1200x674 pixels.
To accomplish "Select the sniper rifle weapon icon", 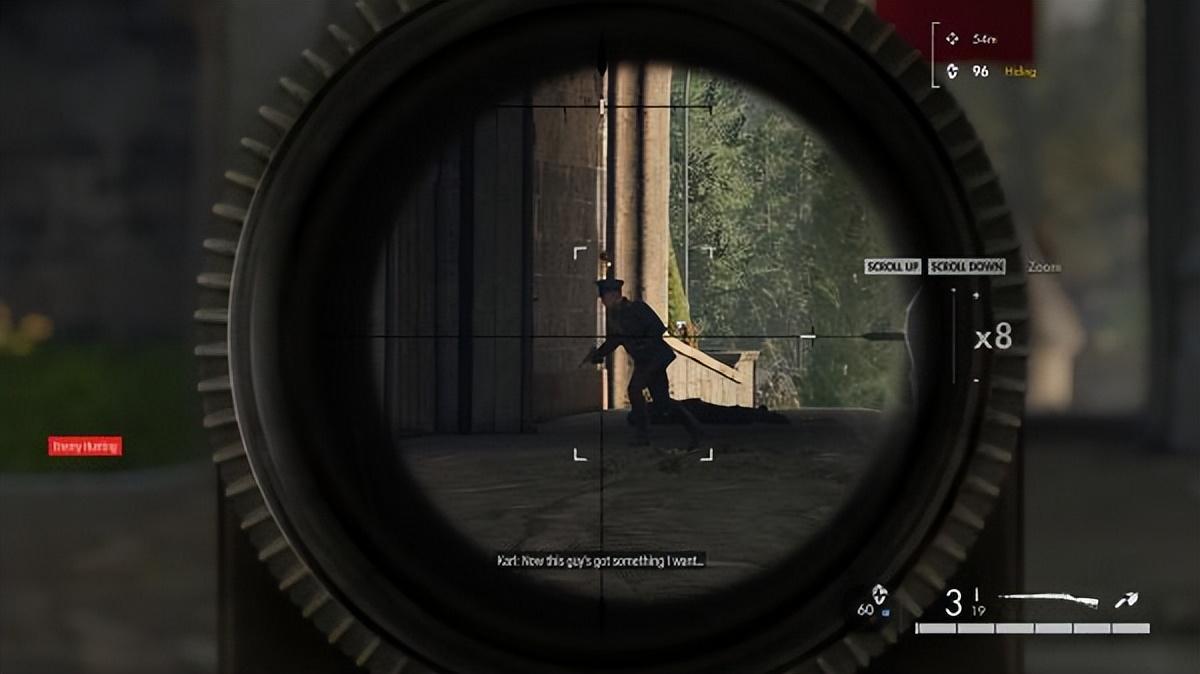I will click(x=1049, y=600).
